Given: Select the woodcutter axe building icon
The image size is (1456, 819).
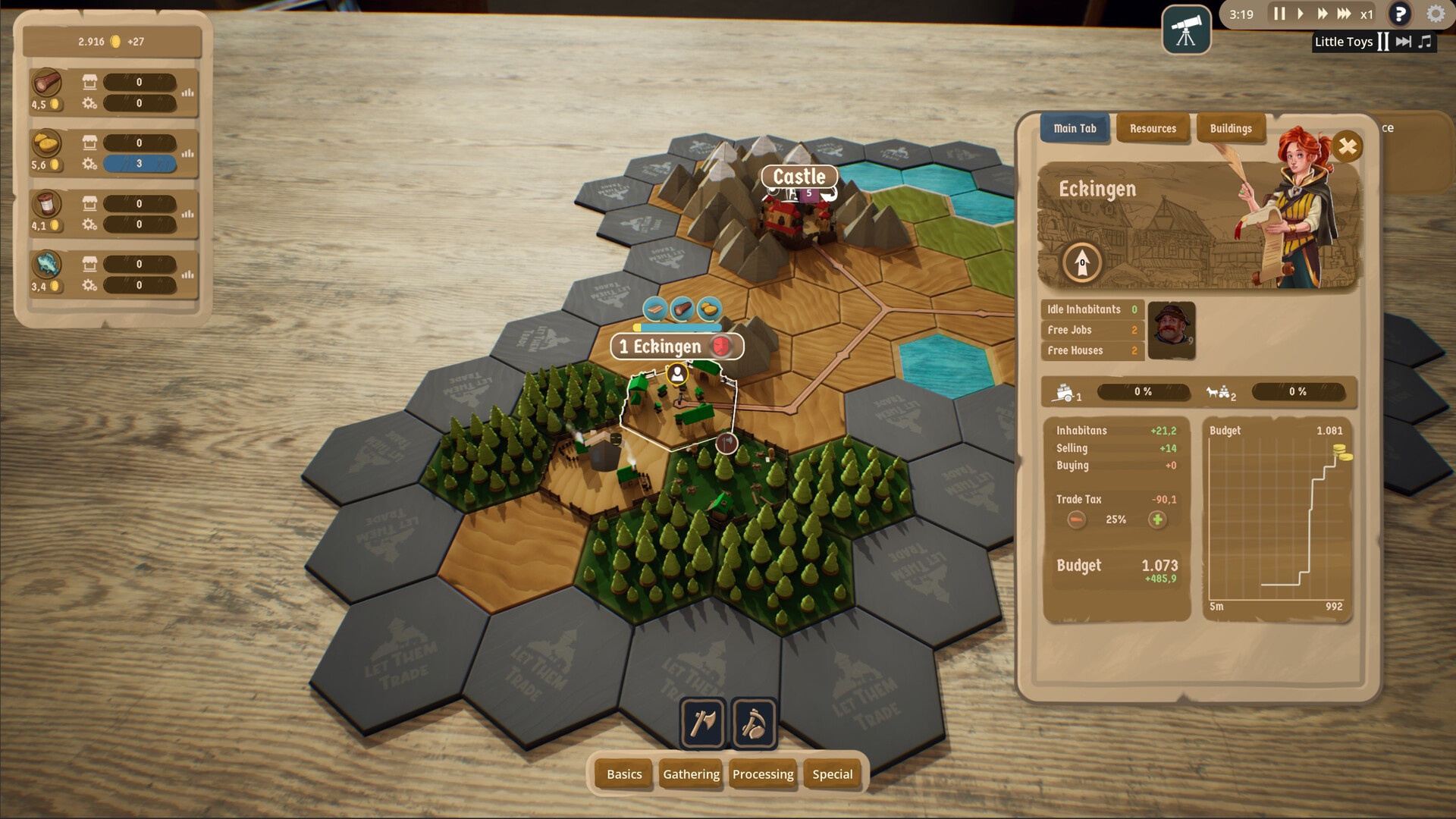Looking at the screenshot, I should coord(703,723).
